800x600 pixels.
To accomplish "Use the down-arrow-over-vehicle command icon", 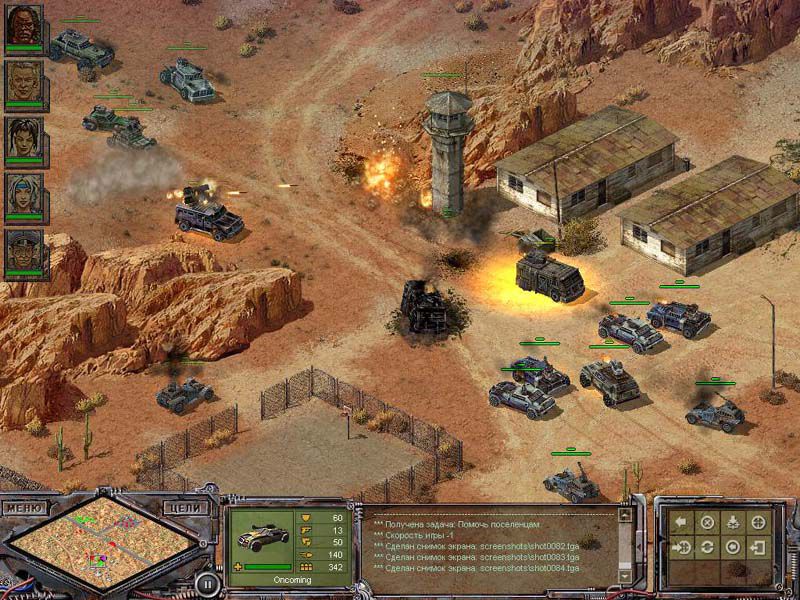I will click(733, 522).
